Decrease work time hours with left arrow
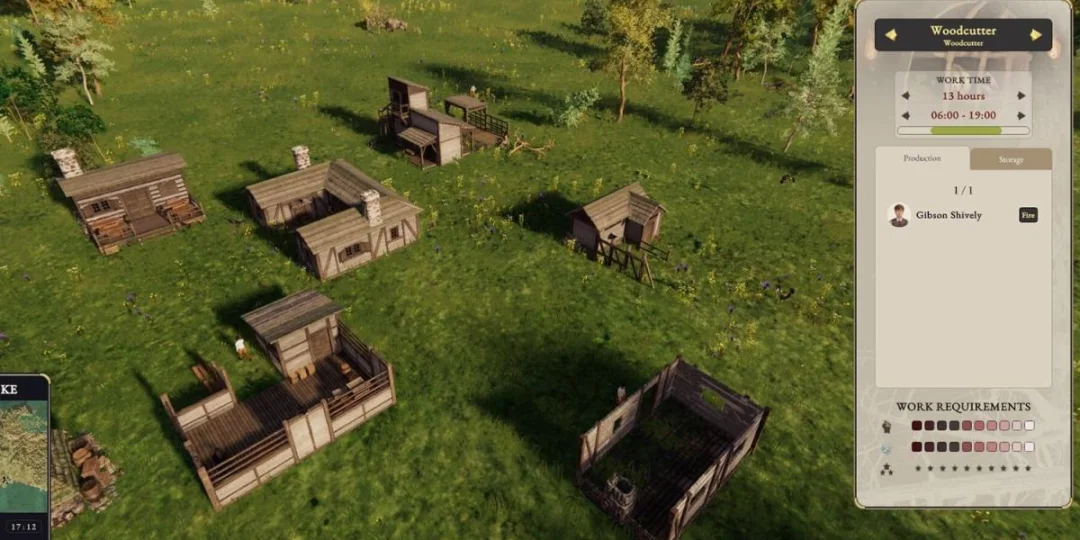This screenshot has height=540, width=1080. coord(906,96)
